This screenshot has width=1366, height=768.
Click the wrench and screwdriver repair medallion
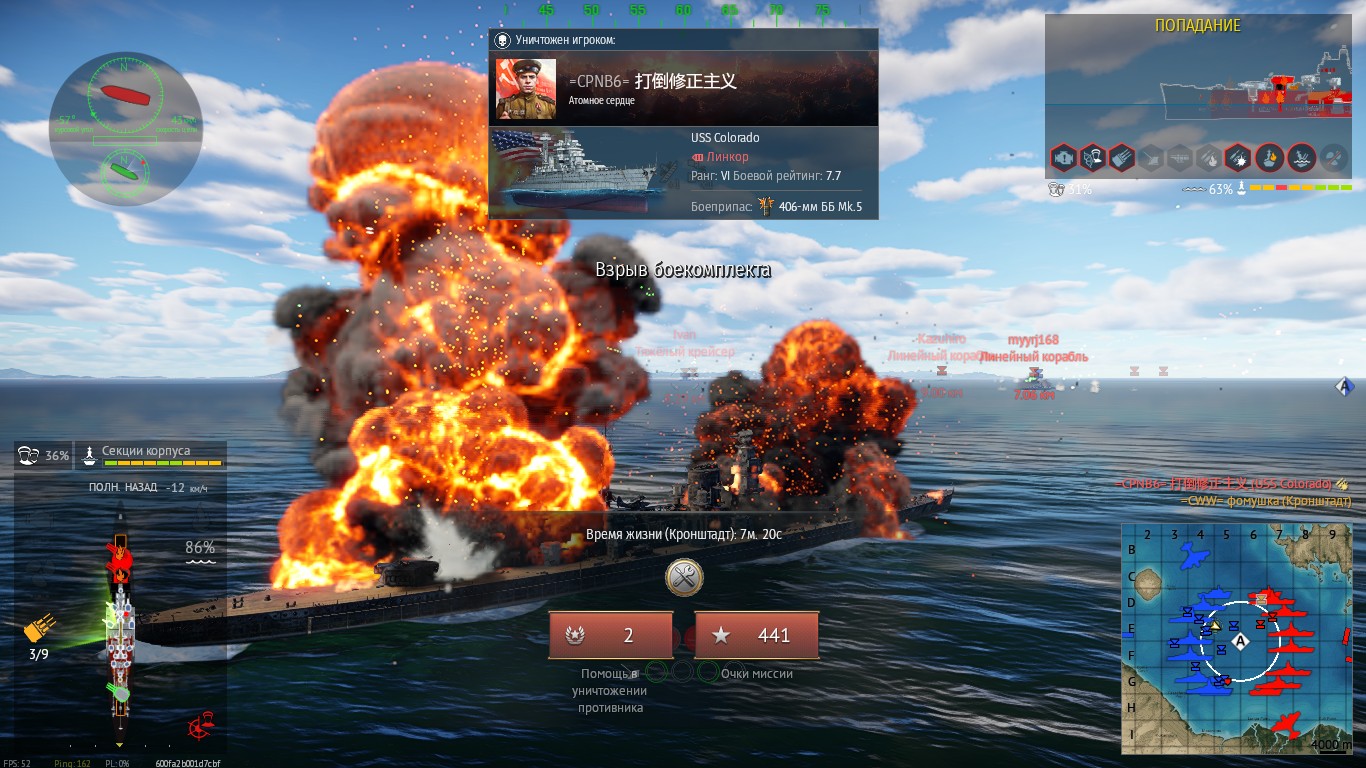(x=684, y=576)
